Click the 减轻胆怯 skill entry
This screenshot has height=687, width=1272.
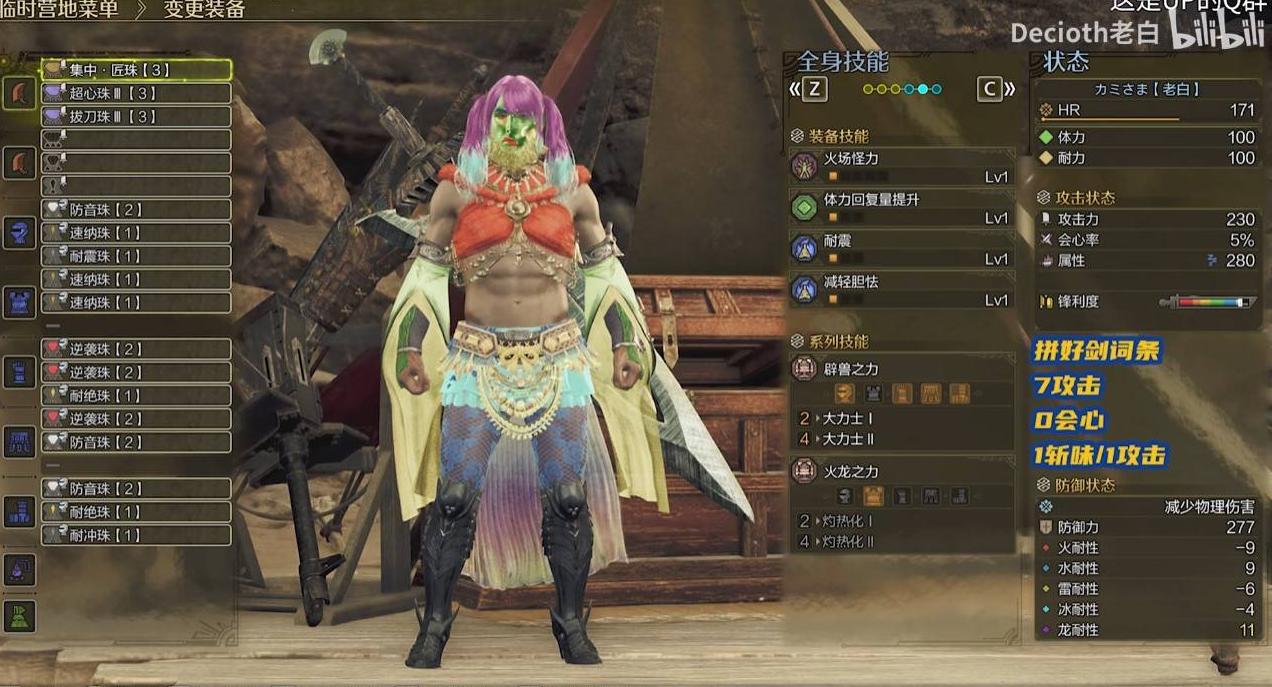pos(901,290)
